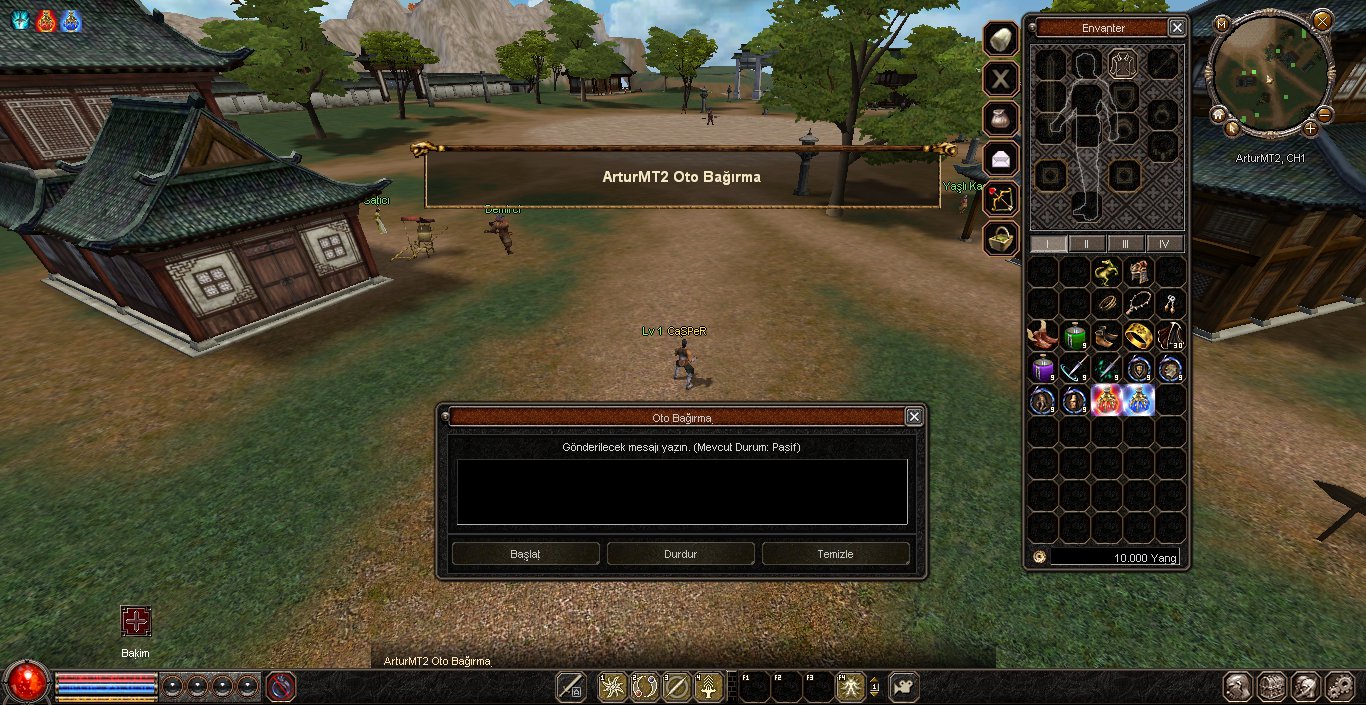Choose the green potion bottle
The width and height of the screenshot is (1366, 705).
1074,335
